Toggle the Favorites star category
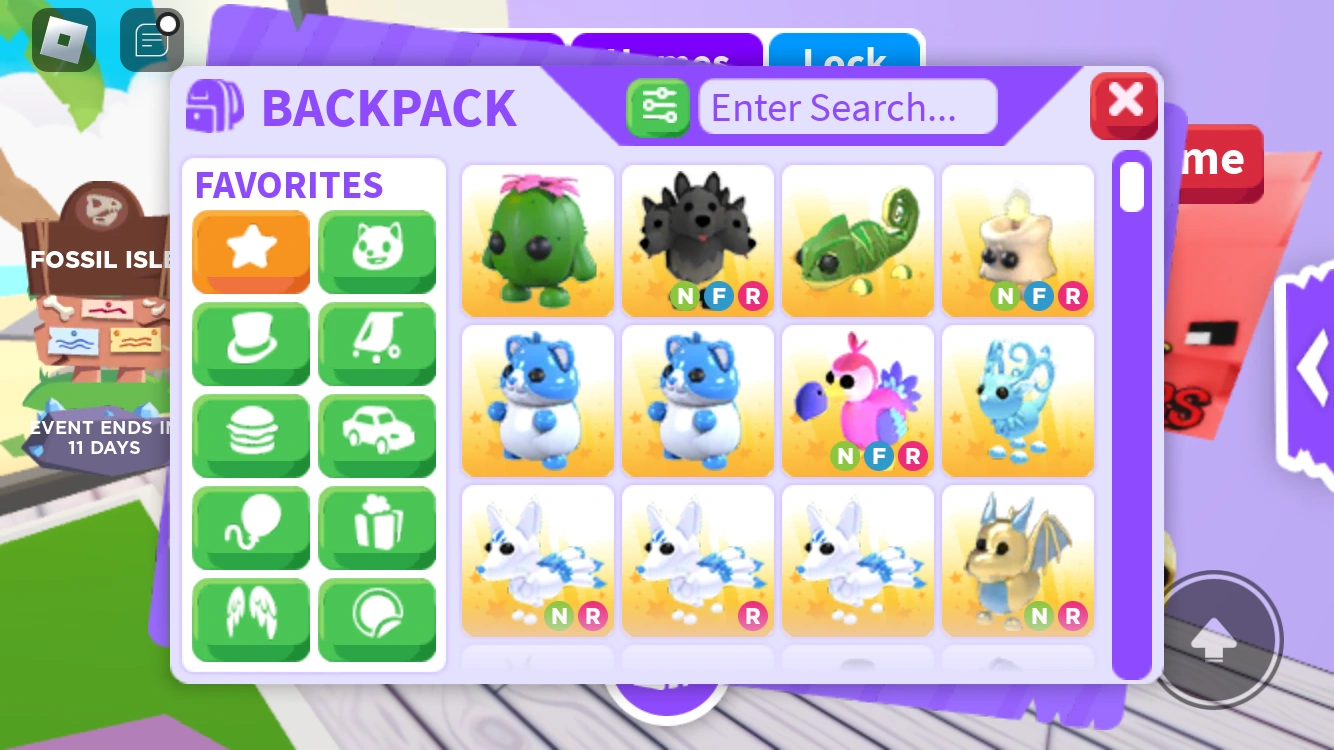1334x750 pixels. point(251,252)
